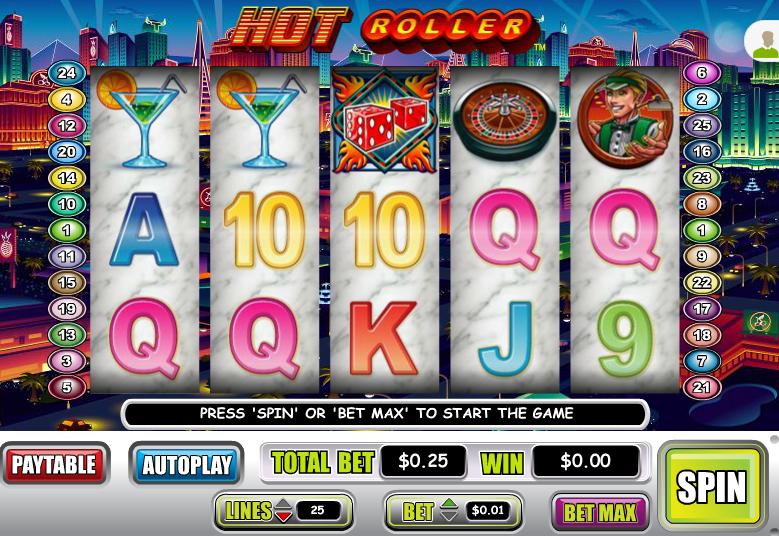This screenshot has width=779, height=536.
Task: Spin the reels with the SPIN button
Action: (x=712, y=486)
